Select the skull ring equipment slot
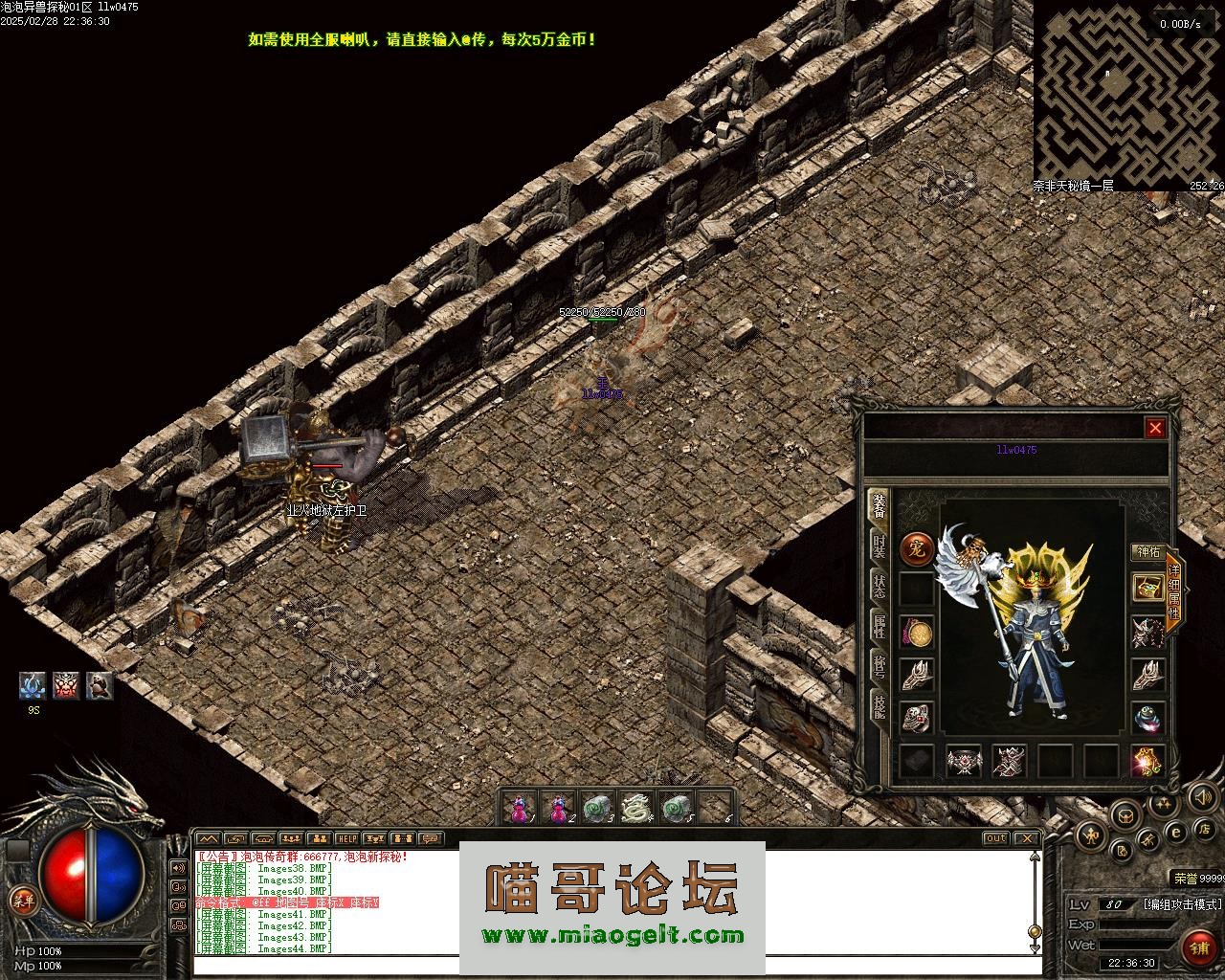 [x=917, y=719]
